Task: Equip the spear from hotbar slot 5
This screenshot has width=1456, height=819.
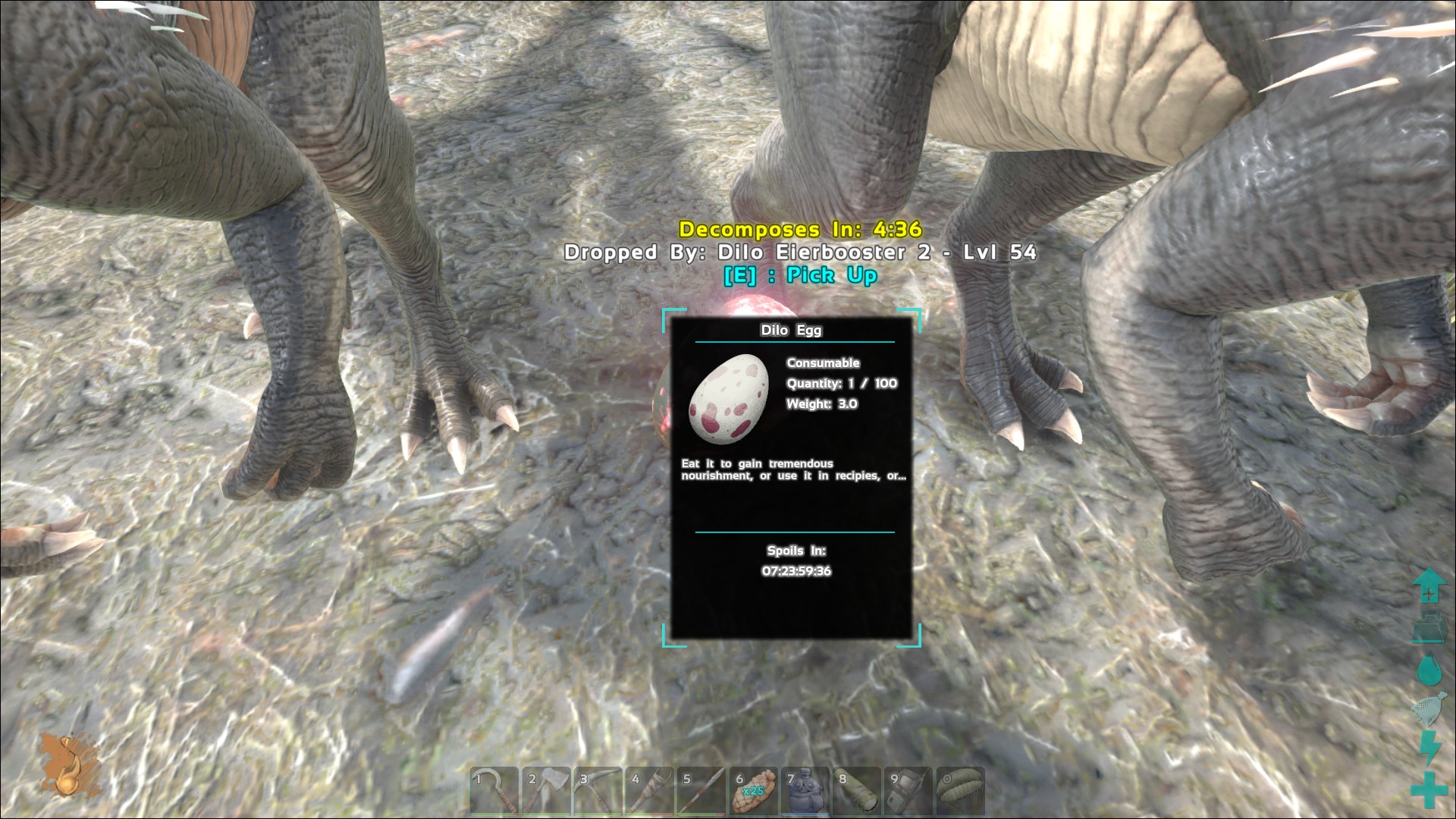Action: point(701,791)
